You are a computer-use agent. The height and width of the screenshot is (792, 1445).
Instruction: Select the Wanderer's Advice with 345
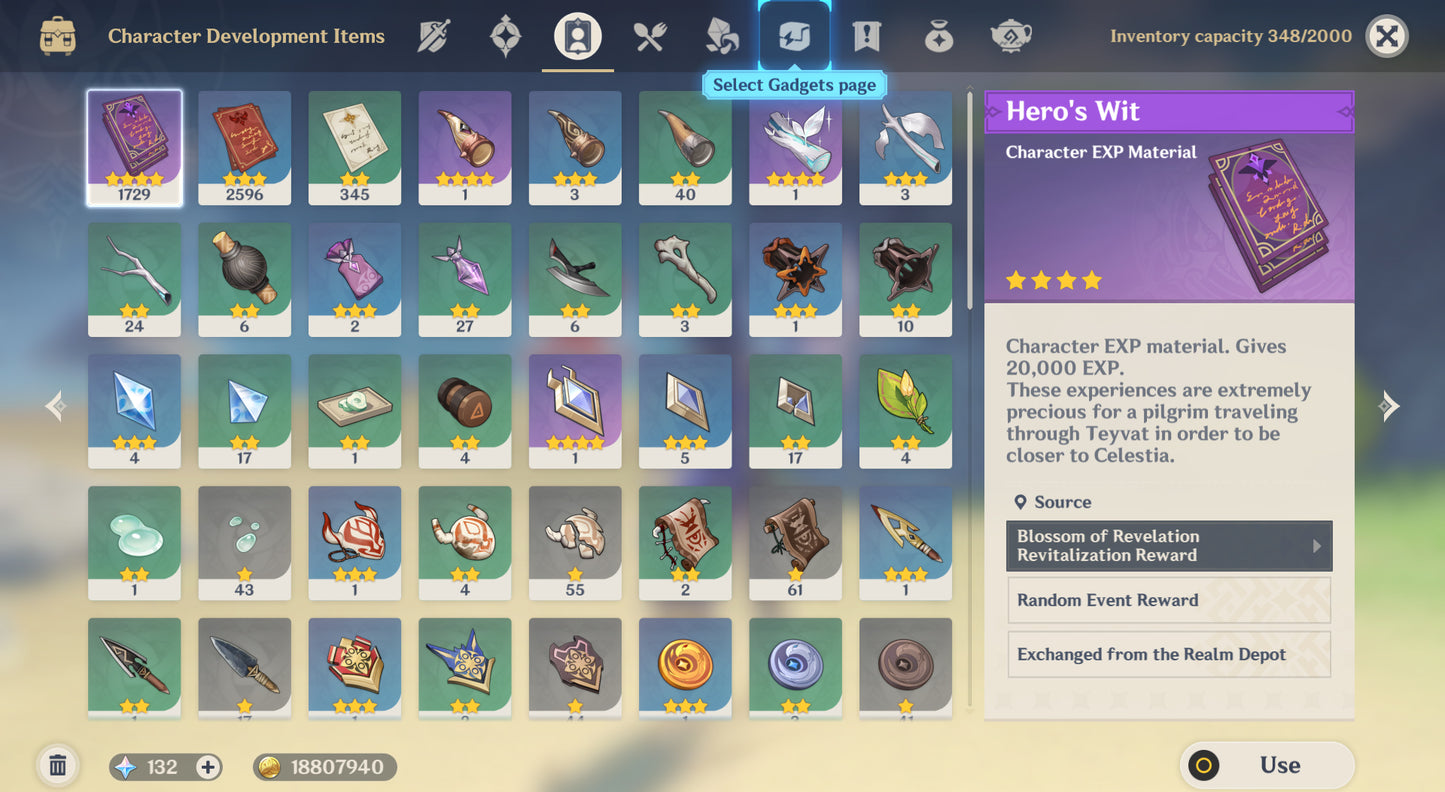tap(354, 147)
